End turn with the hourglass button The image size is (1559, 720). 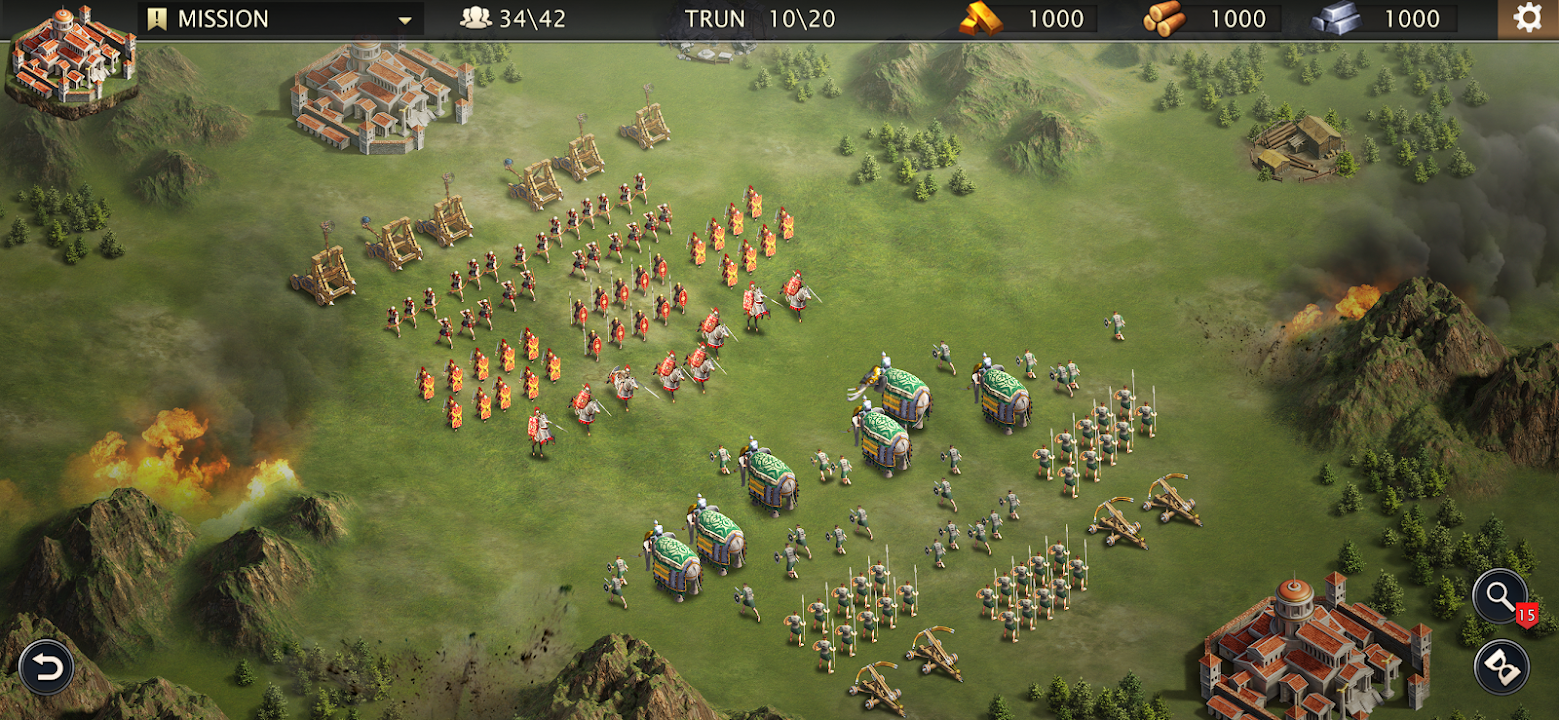pos(1501,667)
